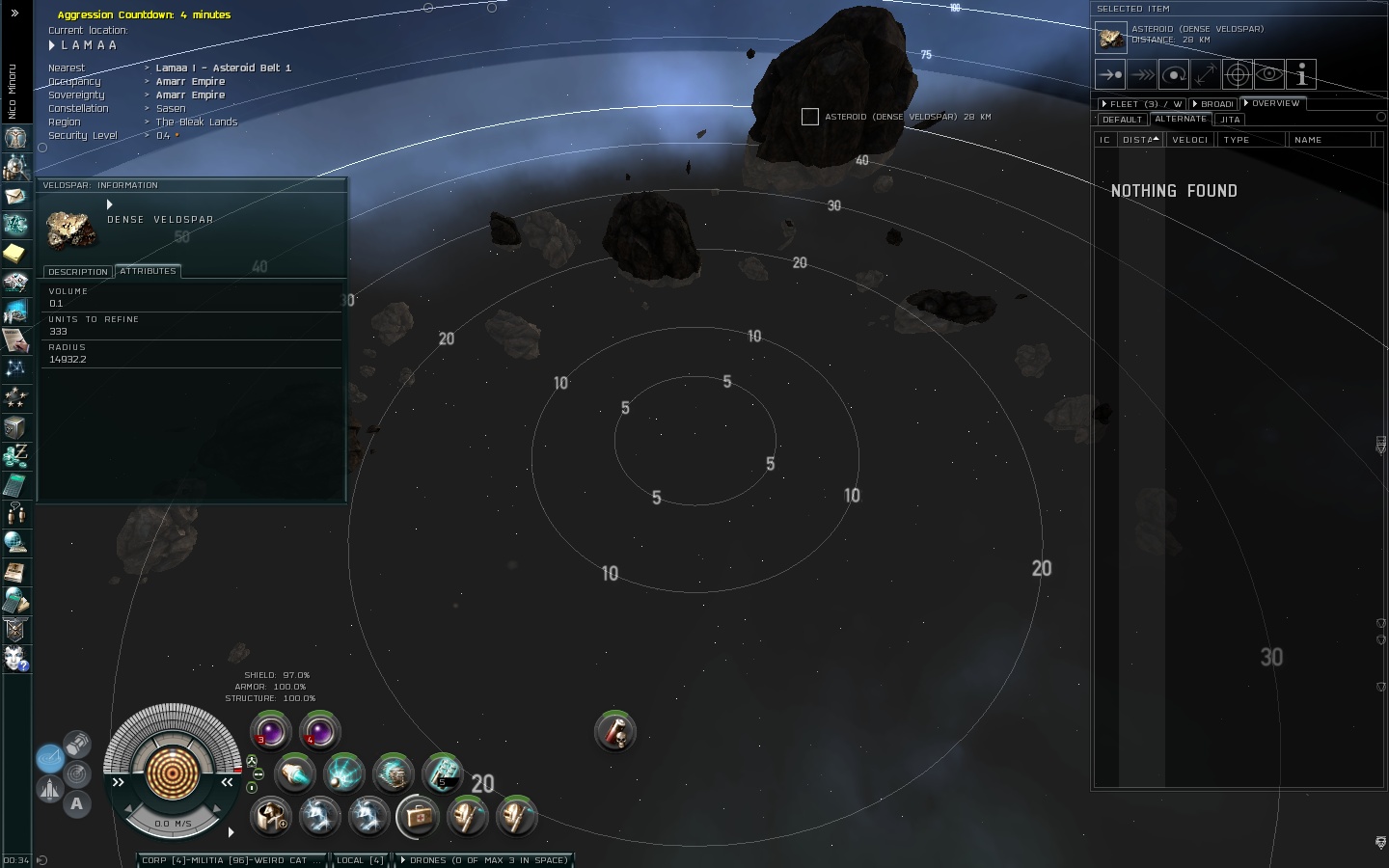Toggle the autopilot A button
Screen dimensions: 1389x868
tap(76, 803)
